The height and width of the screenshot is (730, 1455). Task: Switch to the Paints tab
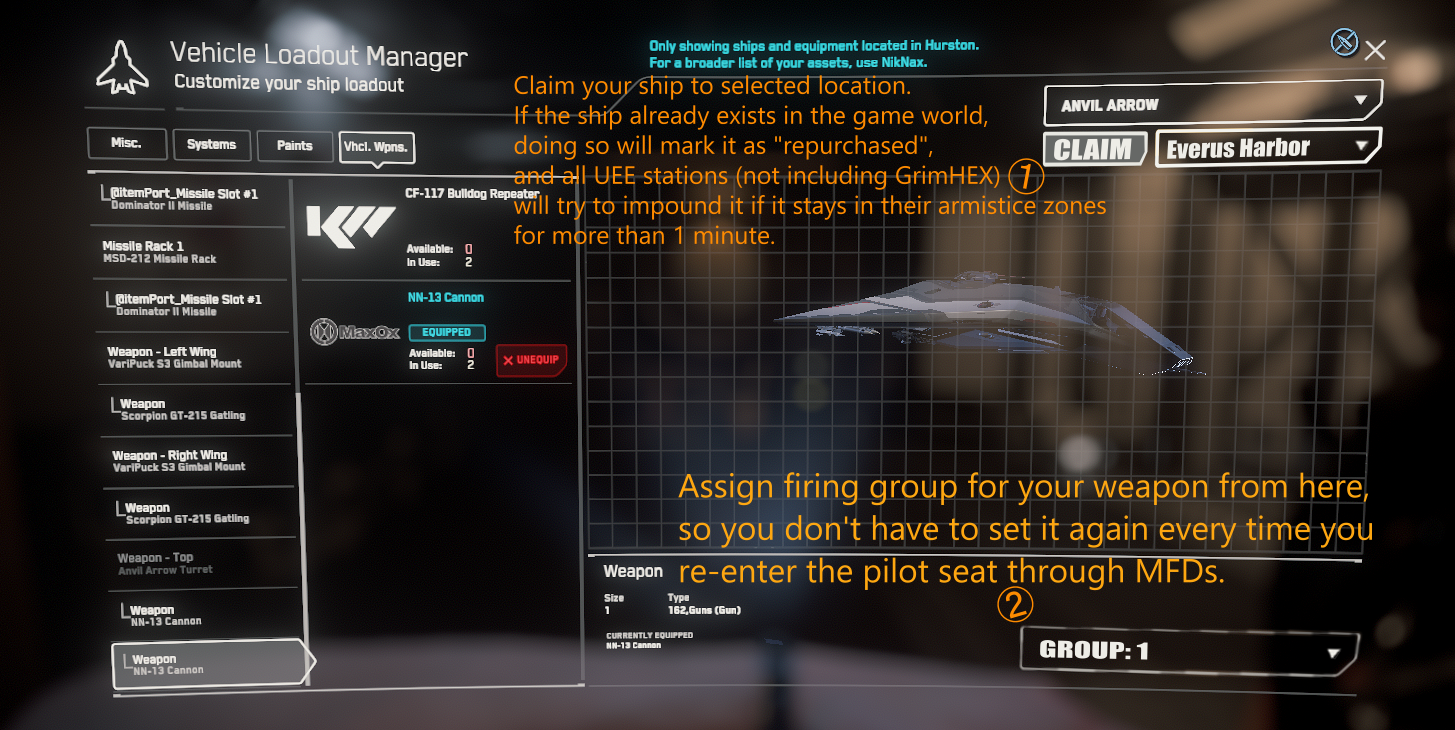pyautogui.click(x=295, y=144)
